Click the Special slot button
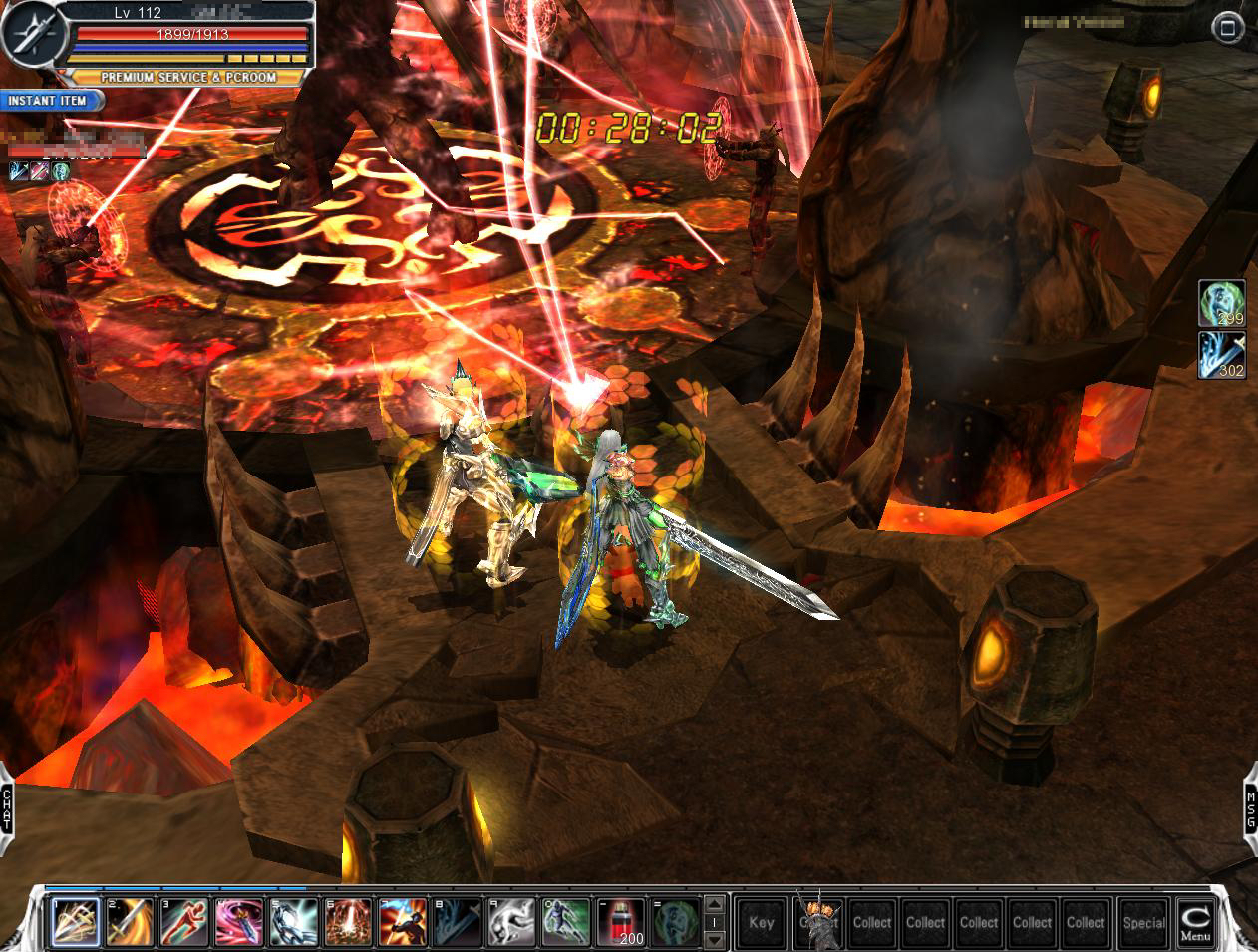The image size is (1258, 952). [x=1142, y=922]
